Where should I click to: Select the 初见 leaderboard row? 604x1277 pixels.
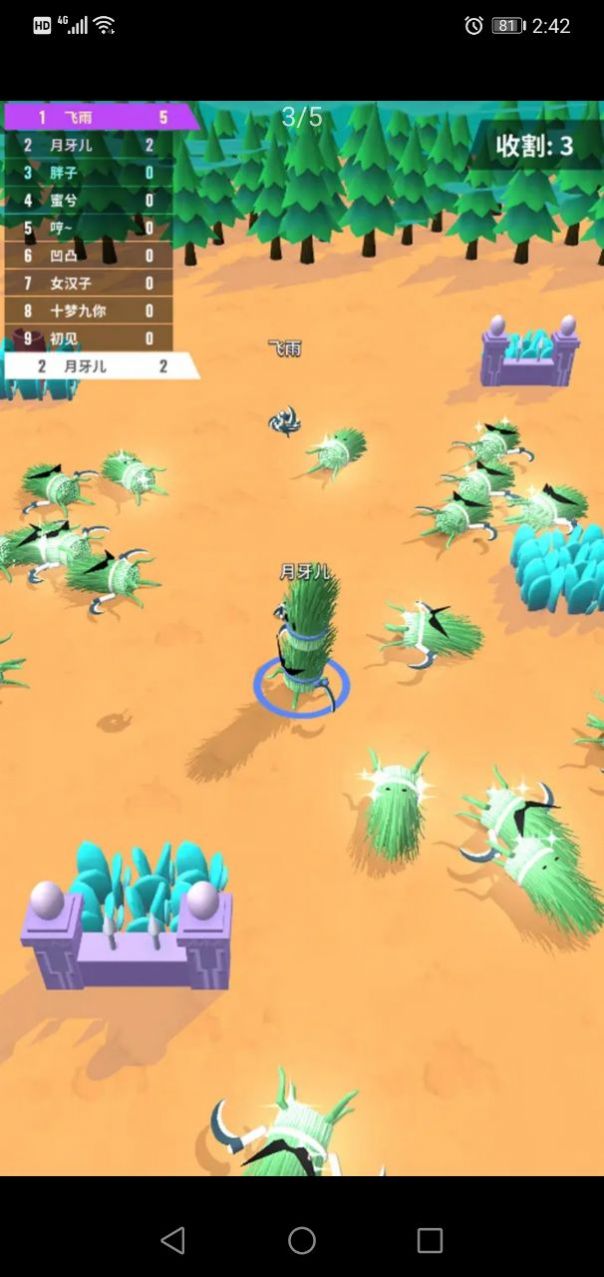tap(88, 339)
